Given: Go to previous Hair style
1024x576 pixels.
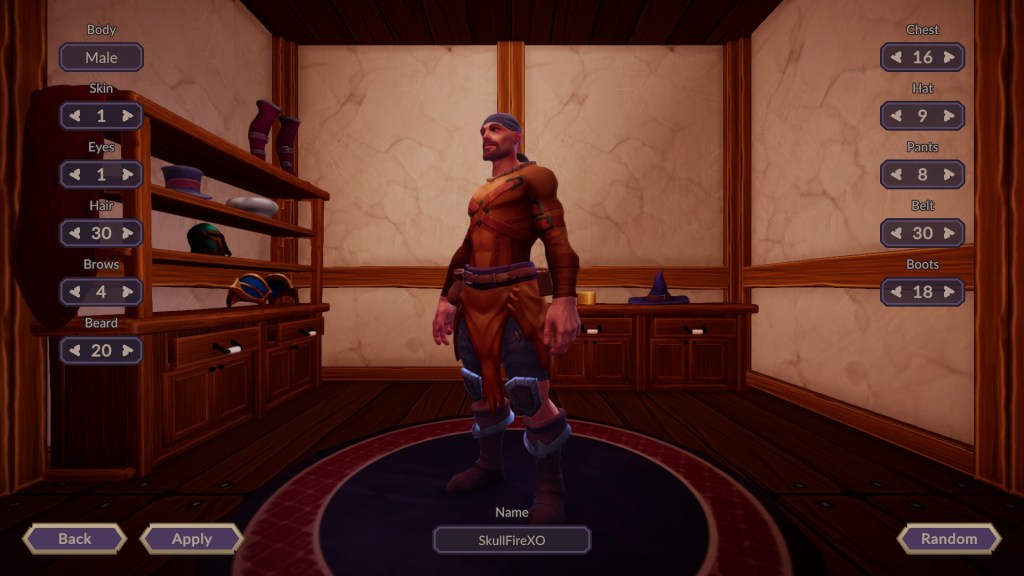Looking at the screenshot, I should tap(75, 234).
